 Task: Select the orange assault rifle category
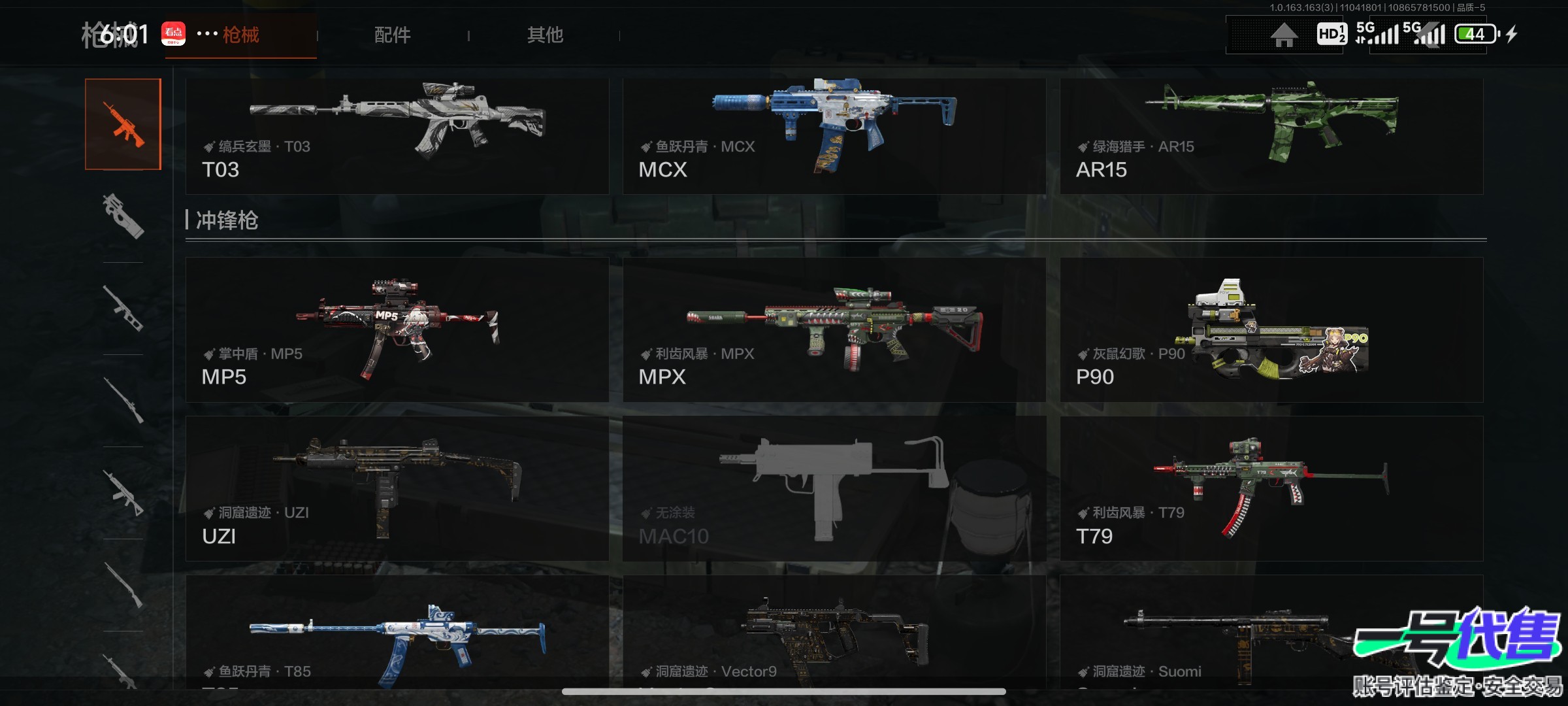pos(123,124)
